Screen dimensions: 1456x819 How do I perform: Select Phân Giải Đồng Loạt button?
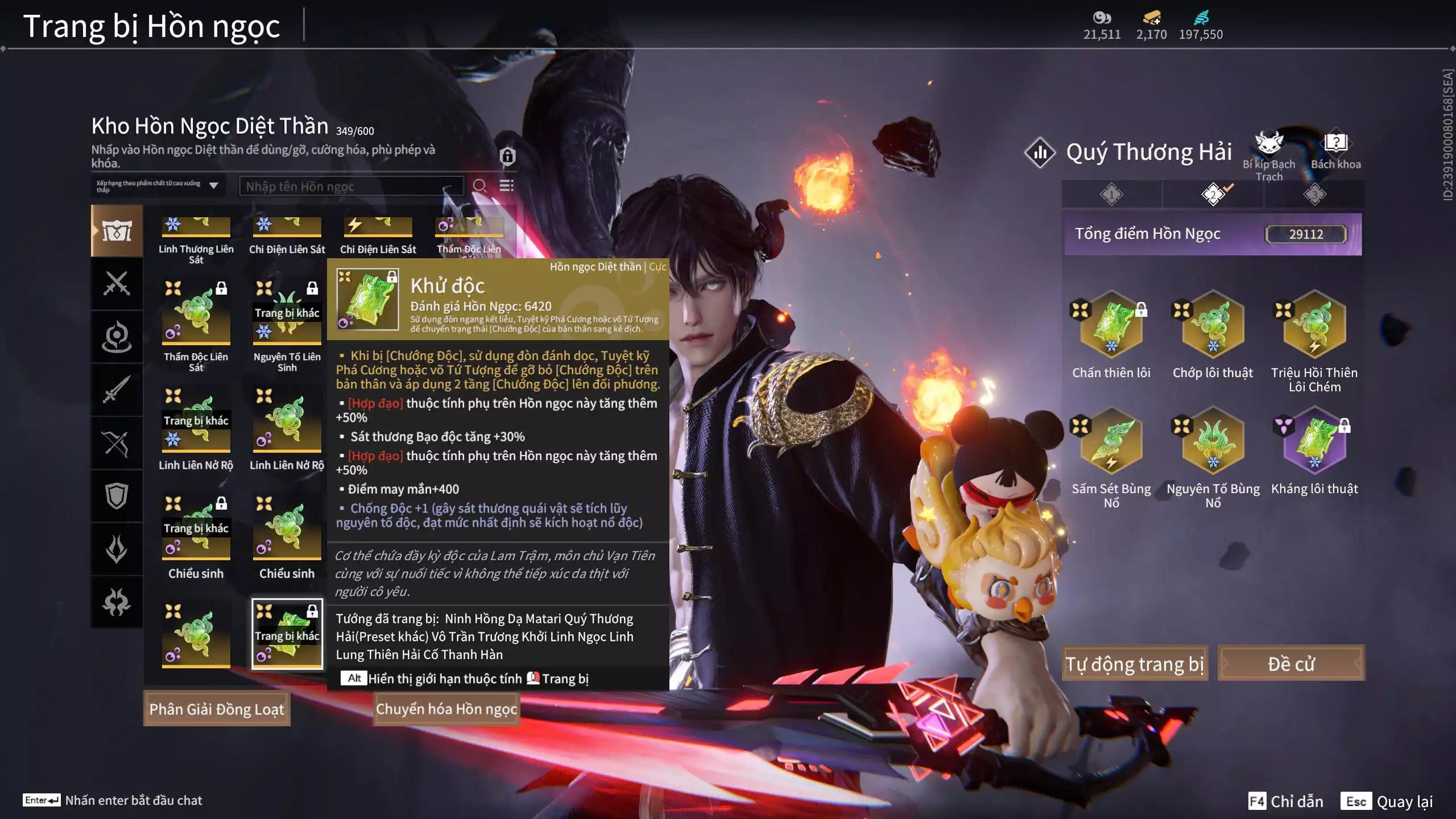pyautogui.click(x=217, y=709)
